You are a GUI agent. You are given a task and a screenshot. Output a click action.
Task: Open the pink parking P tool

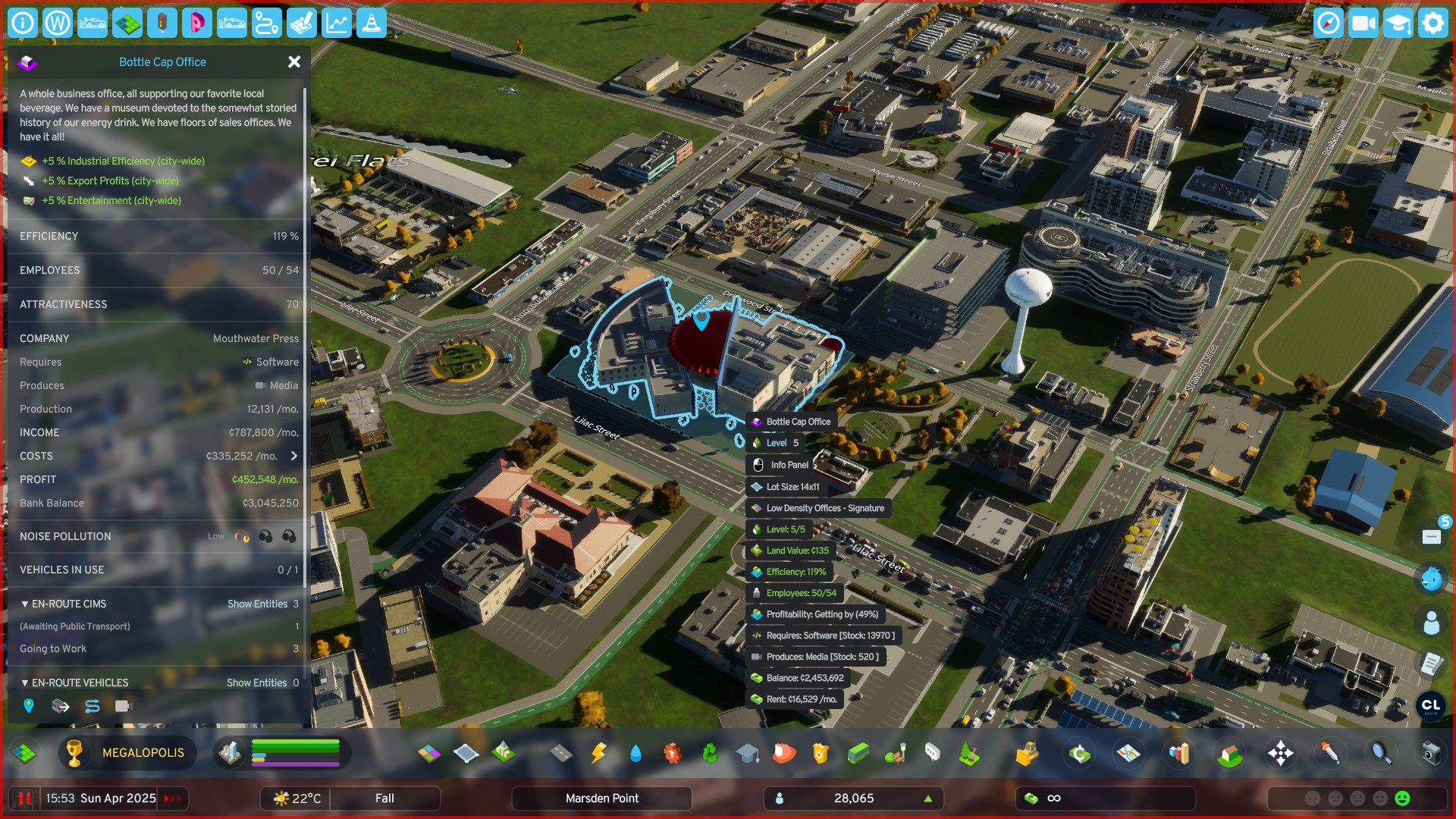coord(196,24)
